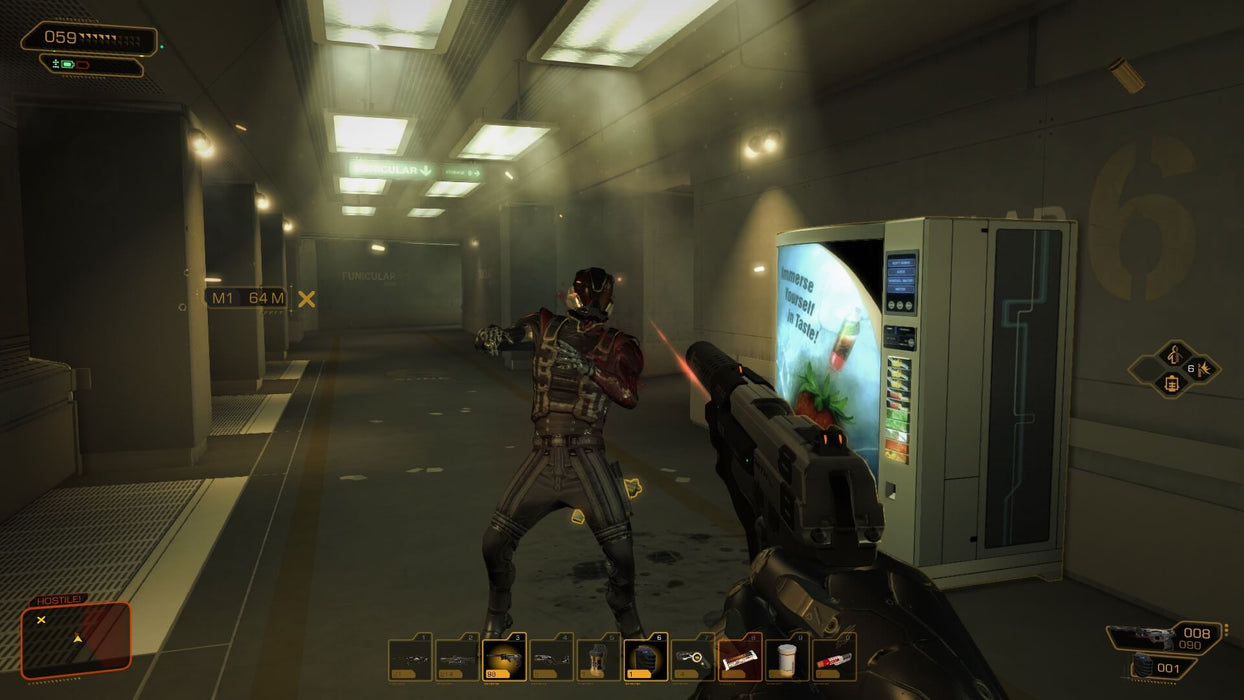
Task: Click the equipped pistol weapon panel
Action: 1164,636
